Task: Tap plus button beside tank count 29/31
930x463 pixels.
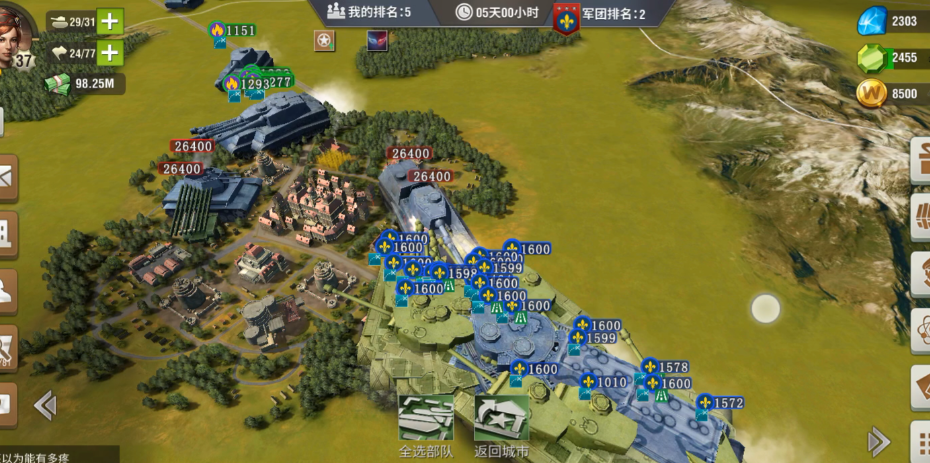Action: [x=110, y=21]
